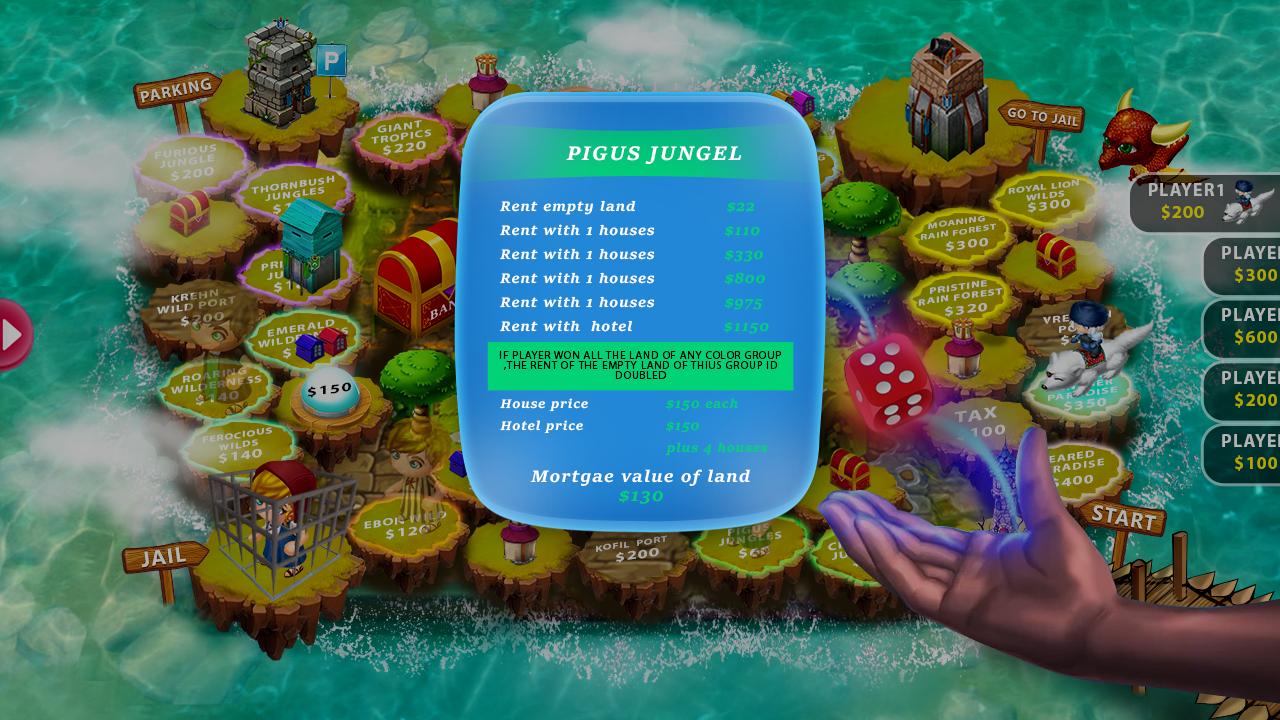Viewport: 1280px width, 720px height.
Task: Choose the Royal Lion Wilds tile
Action: tap(1043, 197)
